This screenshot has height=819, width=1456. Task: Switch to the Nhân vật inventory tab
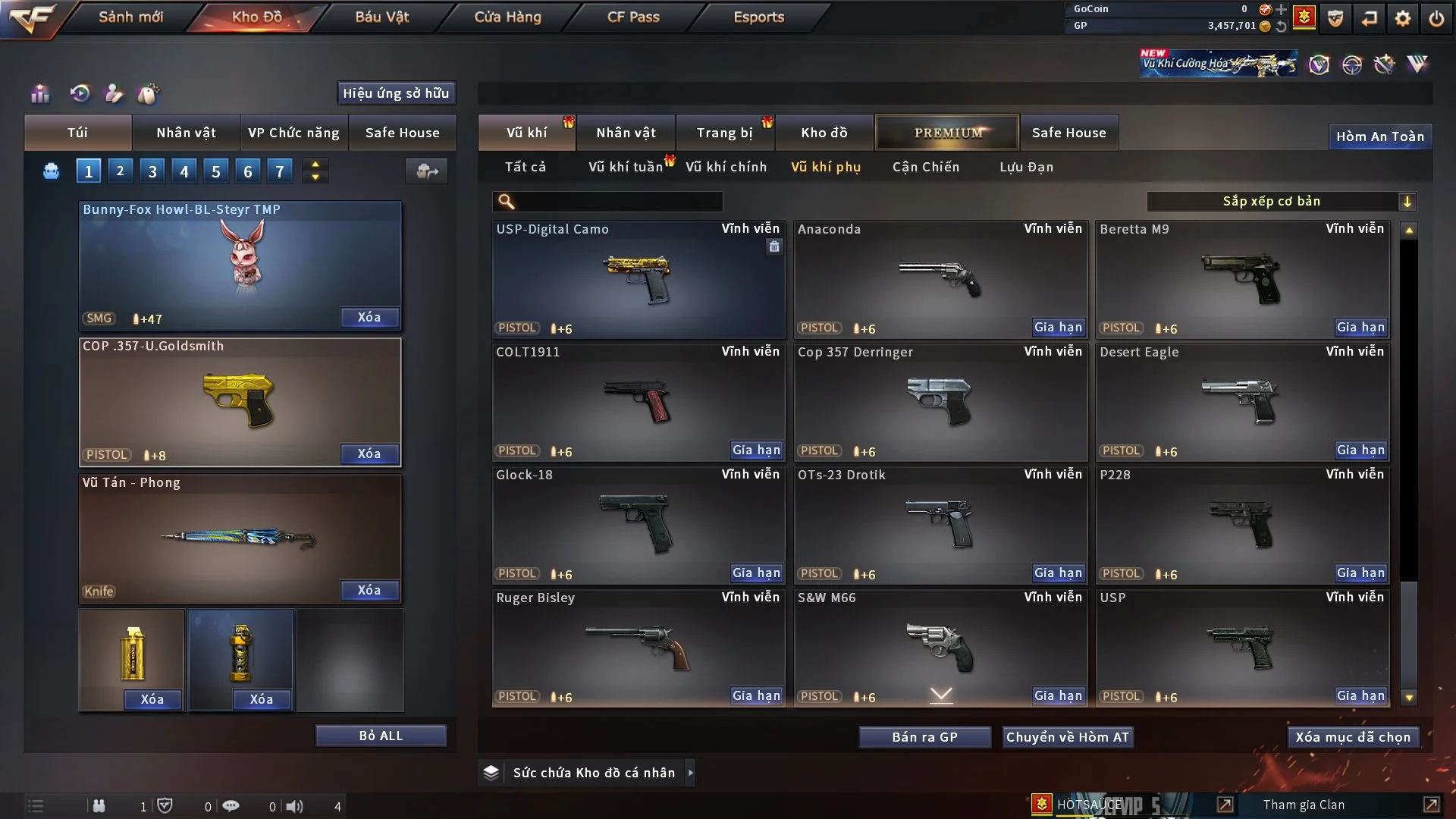coord(626,133)
